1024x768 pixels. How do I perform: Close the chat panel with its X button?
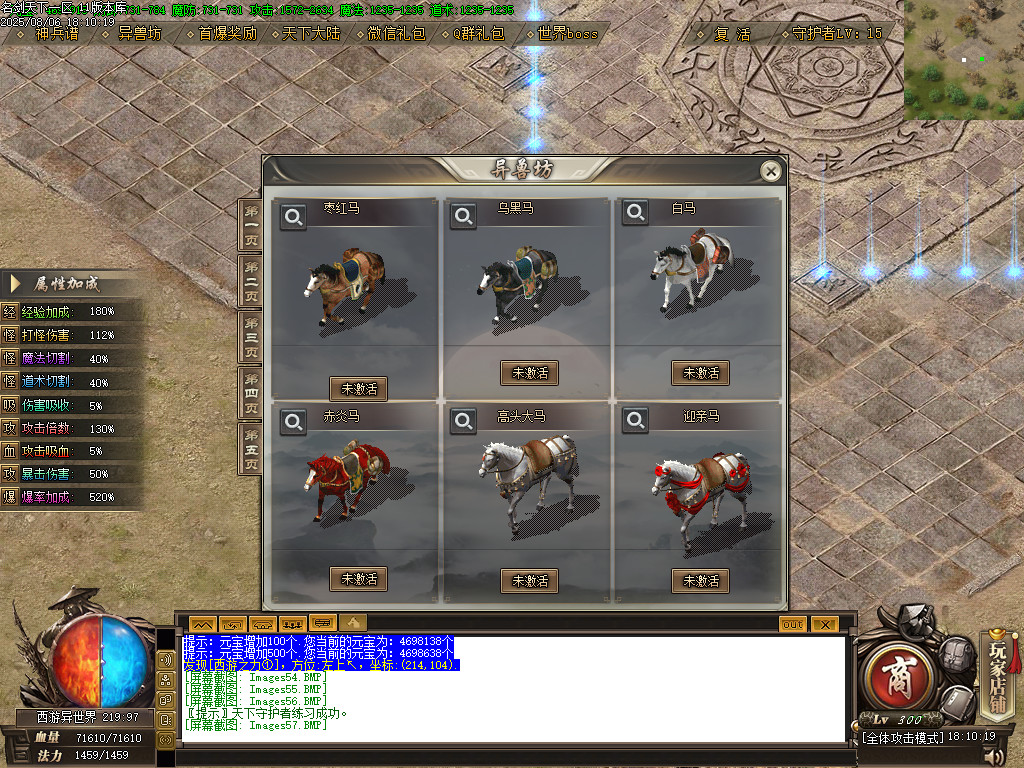823,624
